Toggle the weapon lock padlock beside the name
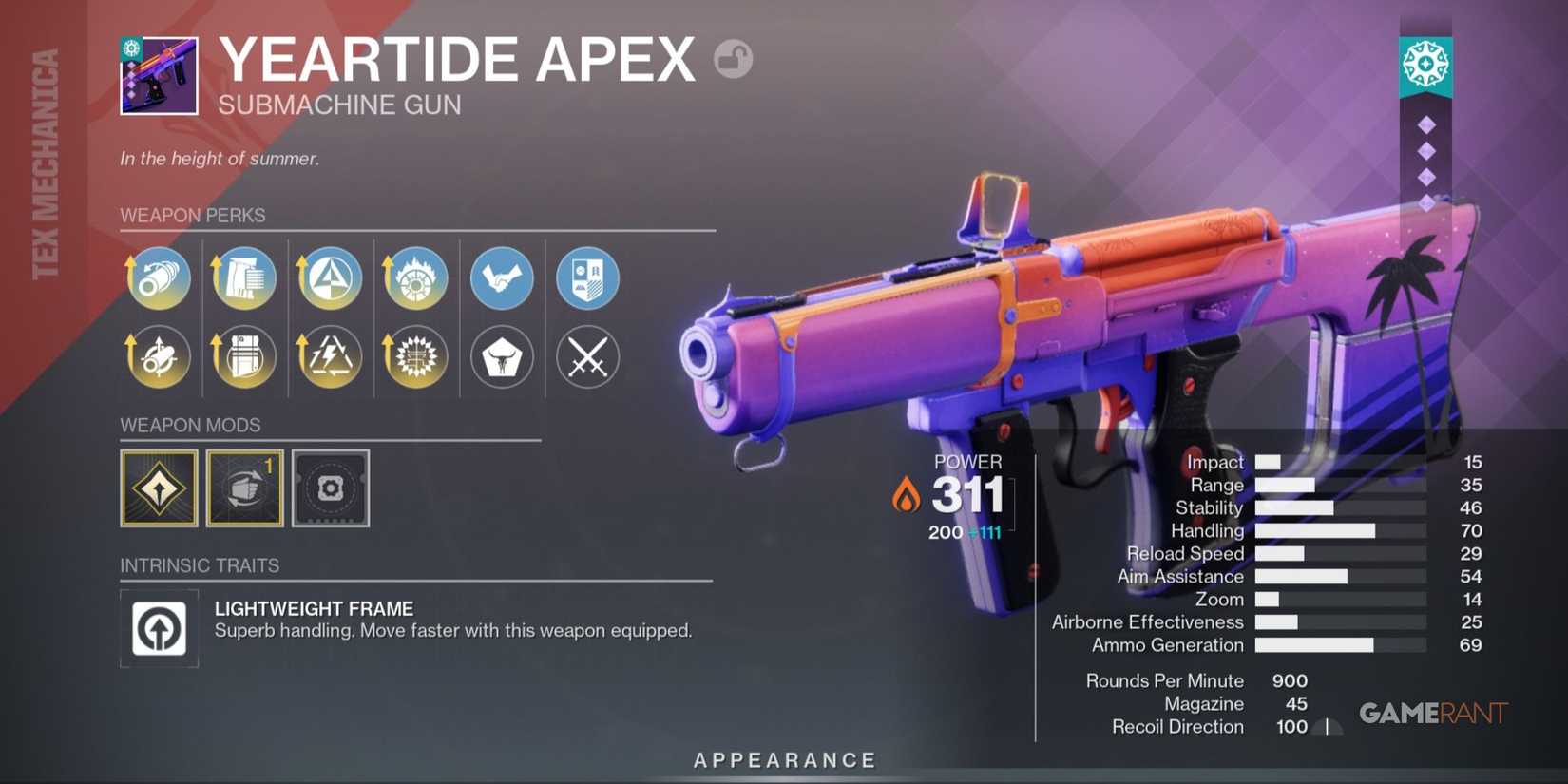 pyautogui.click(x=732, y=59)
